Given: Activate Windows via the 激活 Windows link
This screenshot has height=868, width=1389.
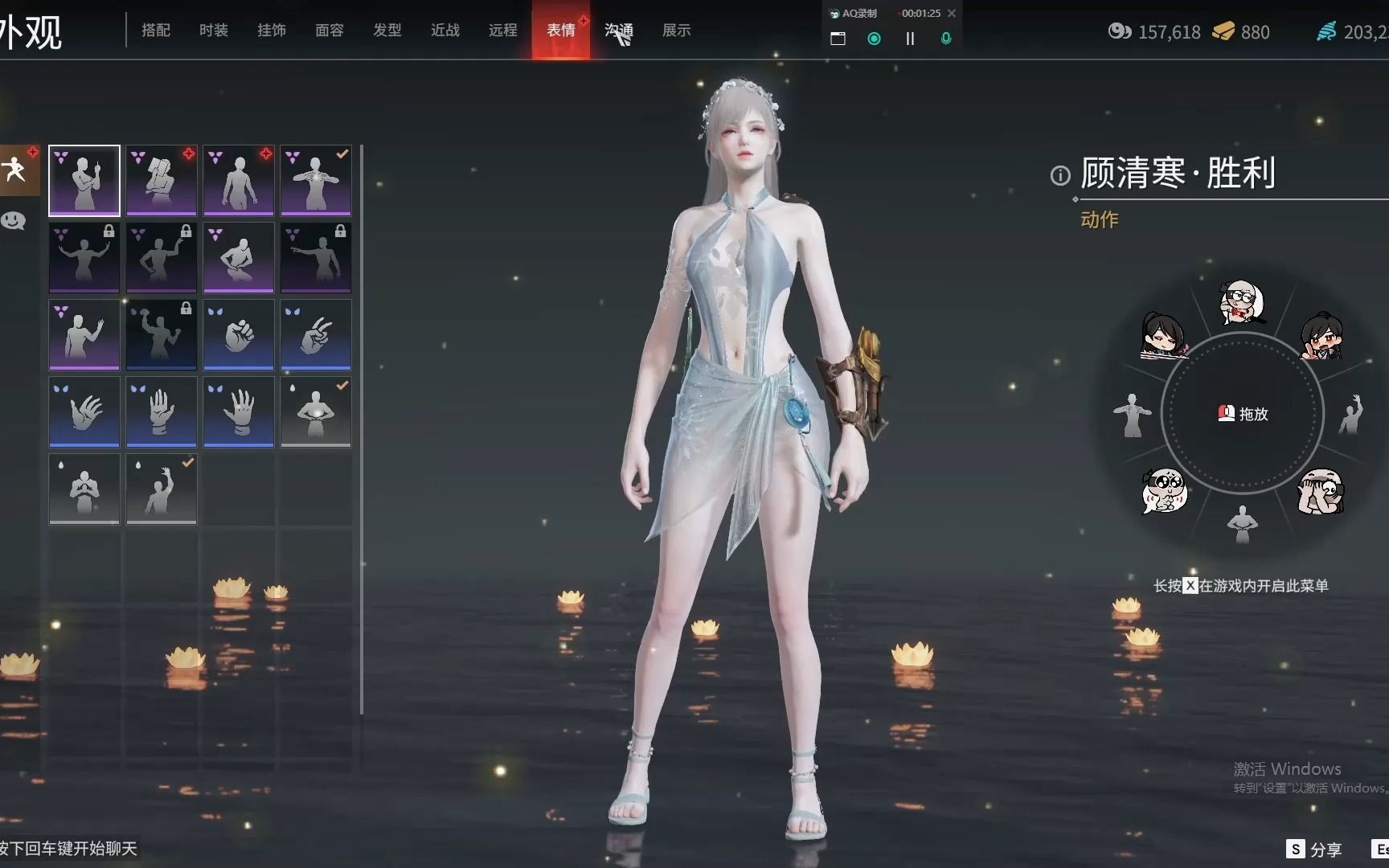Looking at the screenshot, I should (x=1288, y=768).
